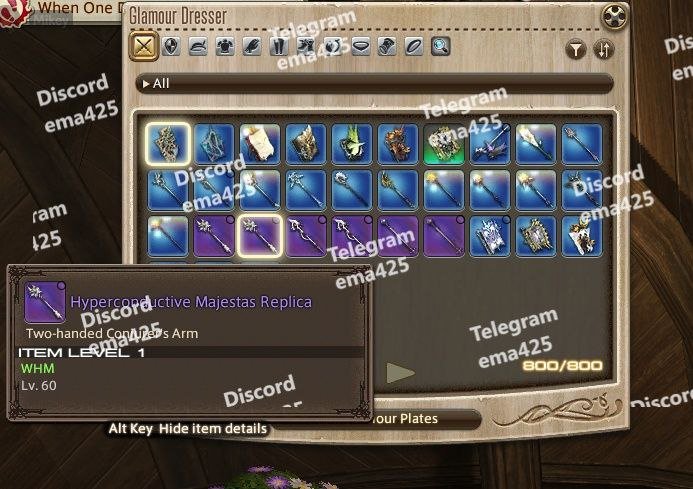The width and height of the screenshot is (693, 489).
Task: Go to next dresser page arrow
Action: [x=401, y=373]
